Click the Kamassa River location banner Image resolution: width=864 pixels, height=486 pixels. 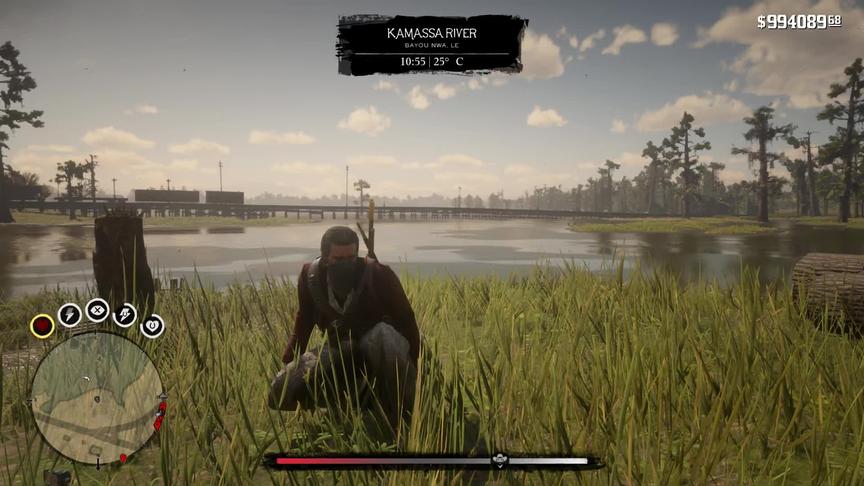[x=431, y=44]
